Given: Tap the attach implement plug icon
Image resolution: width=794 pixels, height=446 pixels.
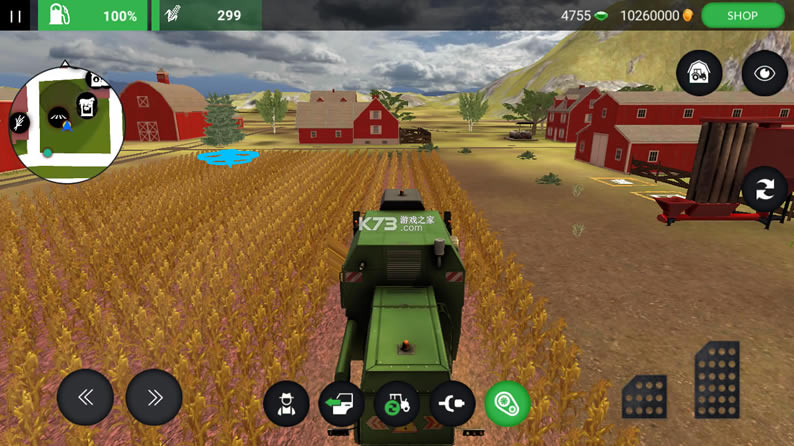Looking at the screenshot, I should point(452,404).
